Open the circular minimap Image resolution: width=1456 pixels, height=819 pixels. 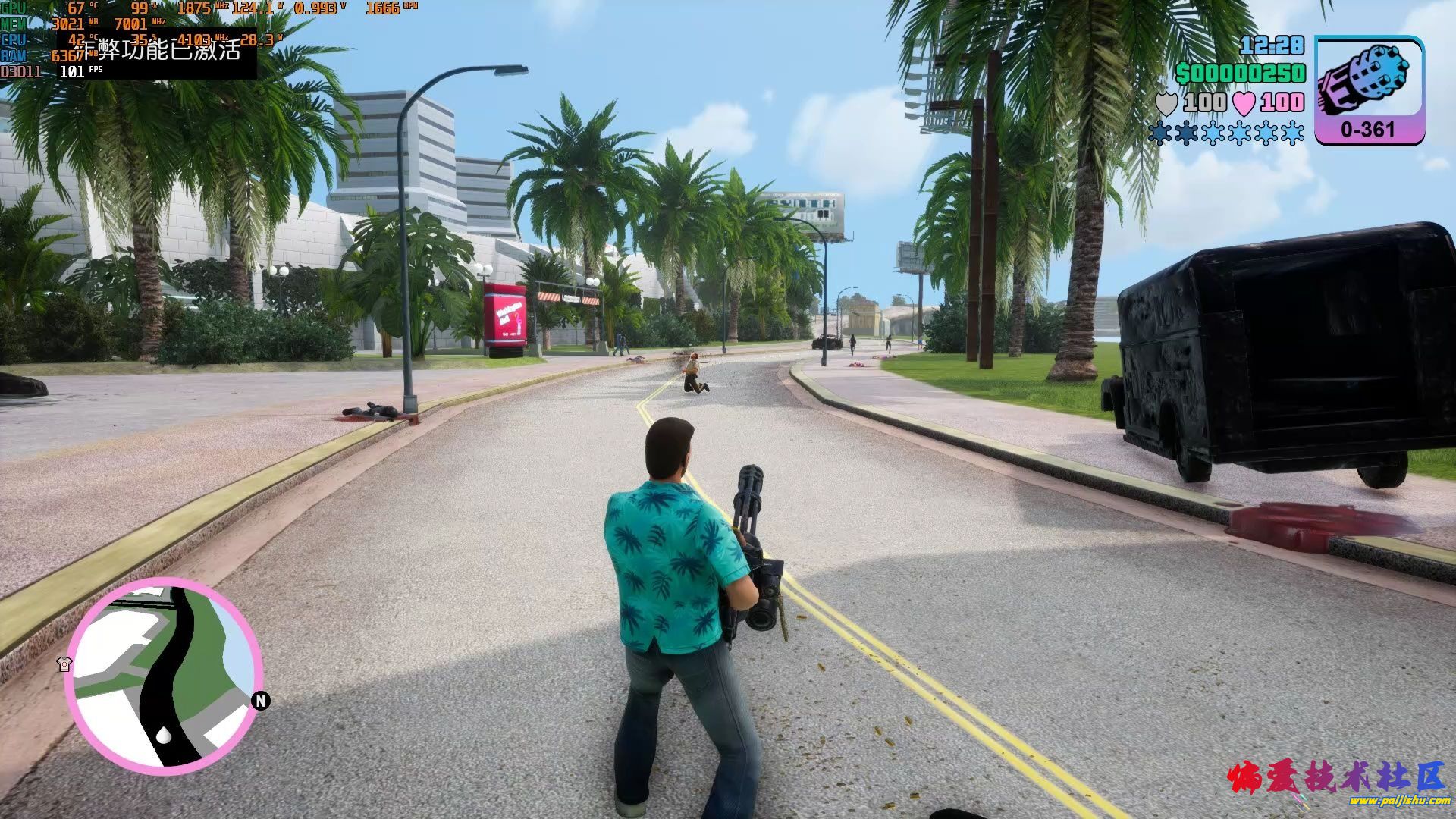tap(162, 675)
